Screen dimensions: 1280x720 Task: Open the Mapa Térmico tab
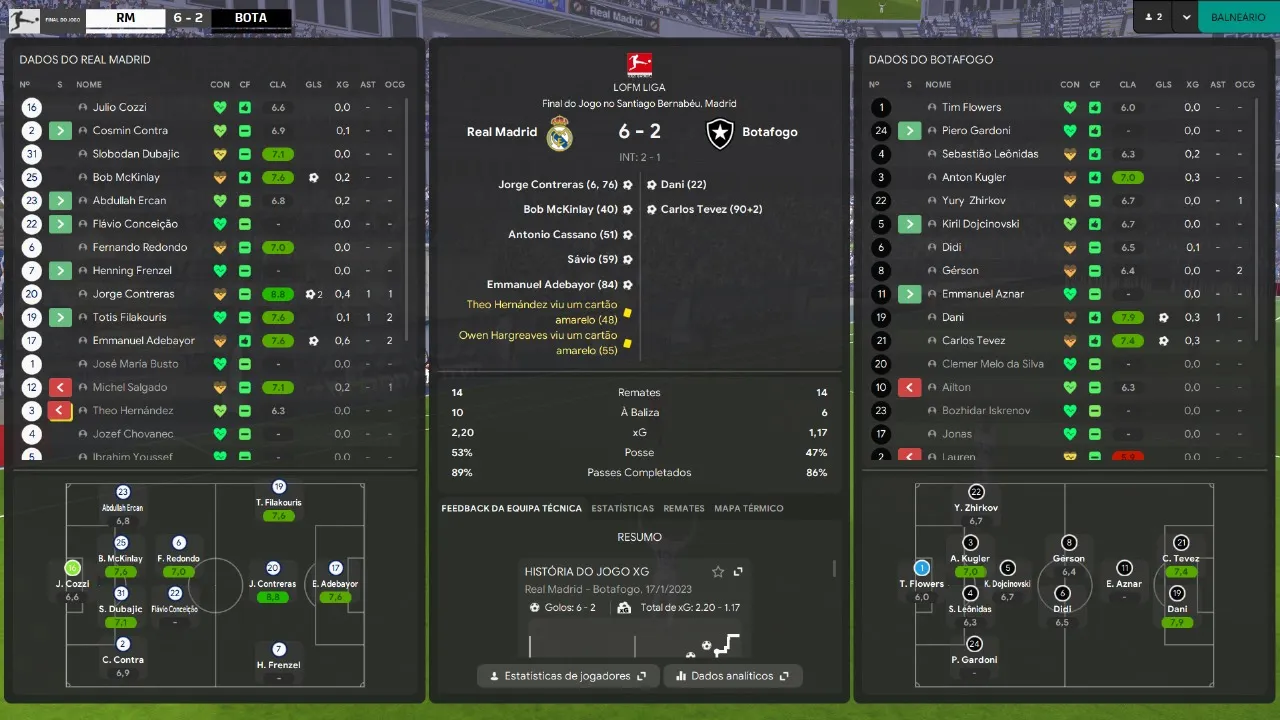[x=748, y=508]
